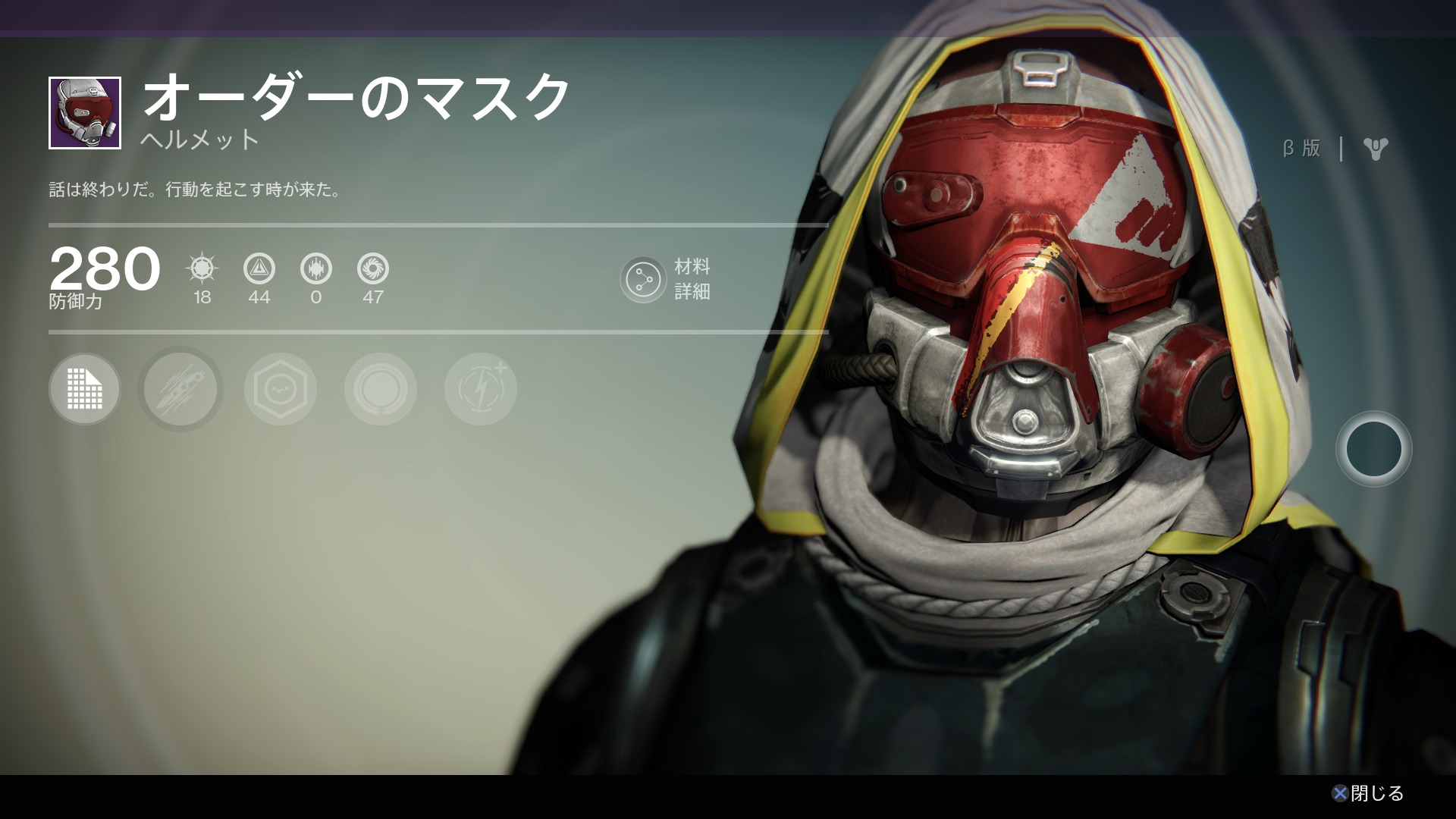Select the concentric ring perk node

click(381, 389)
